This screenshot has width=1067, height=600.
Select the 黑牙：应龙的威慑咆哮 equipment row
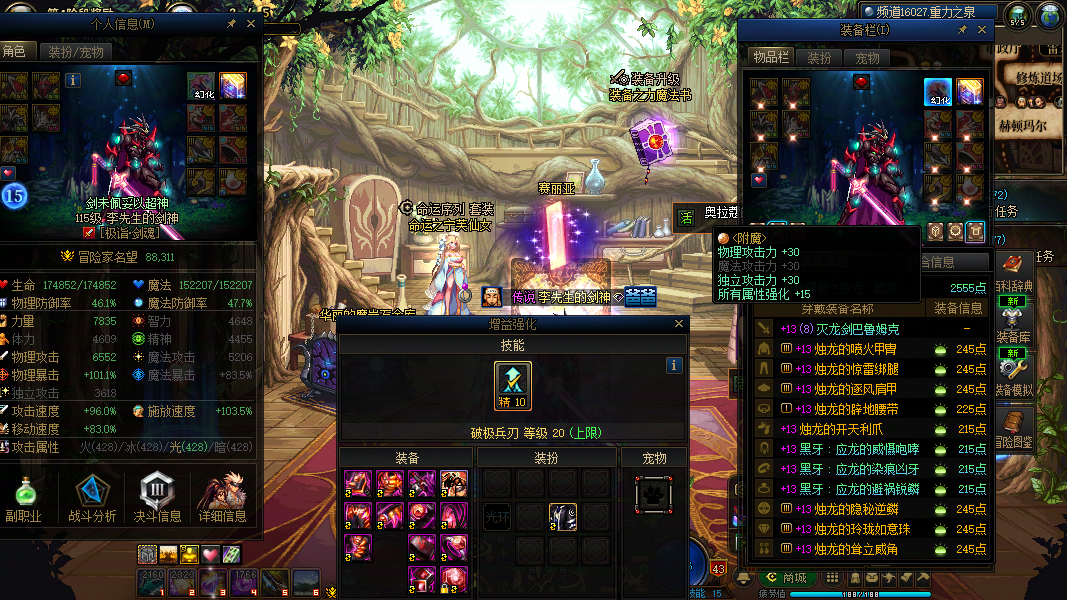pos(850,449)
